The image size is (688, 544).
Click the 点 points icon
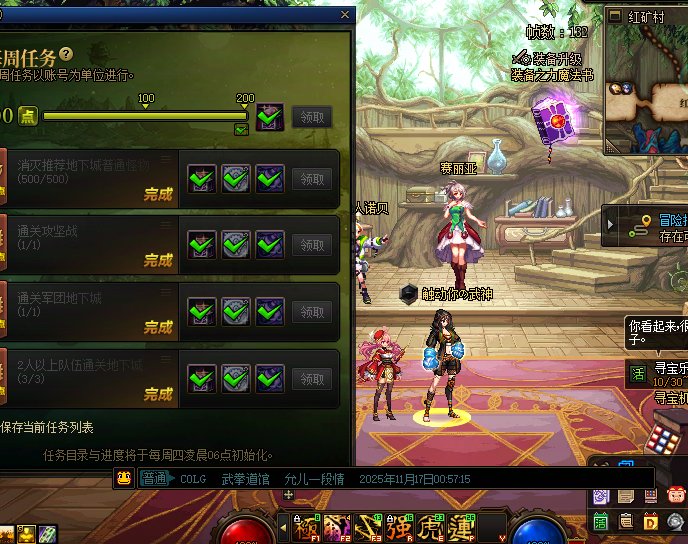28,116
